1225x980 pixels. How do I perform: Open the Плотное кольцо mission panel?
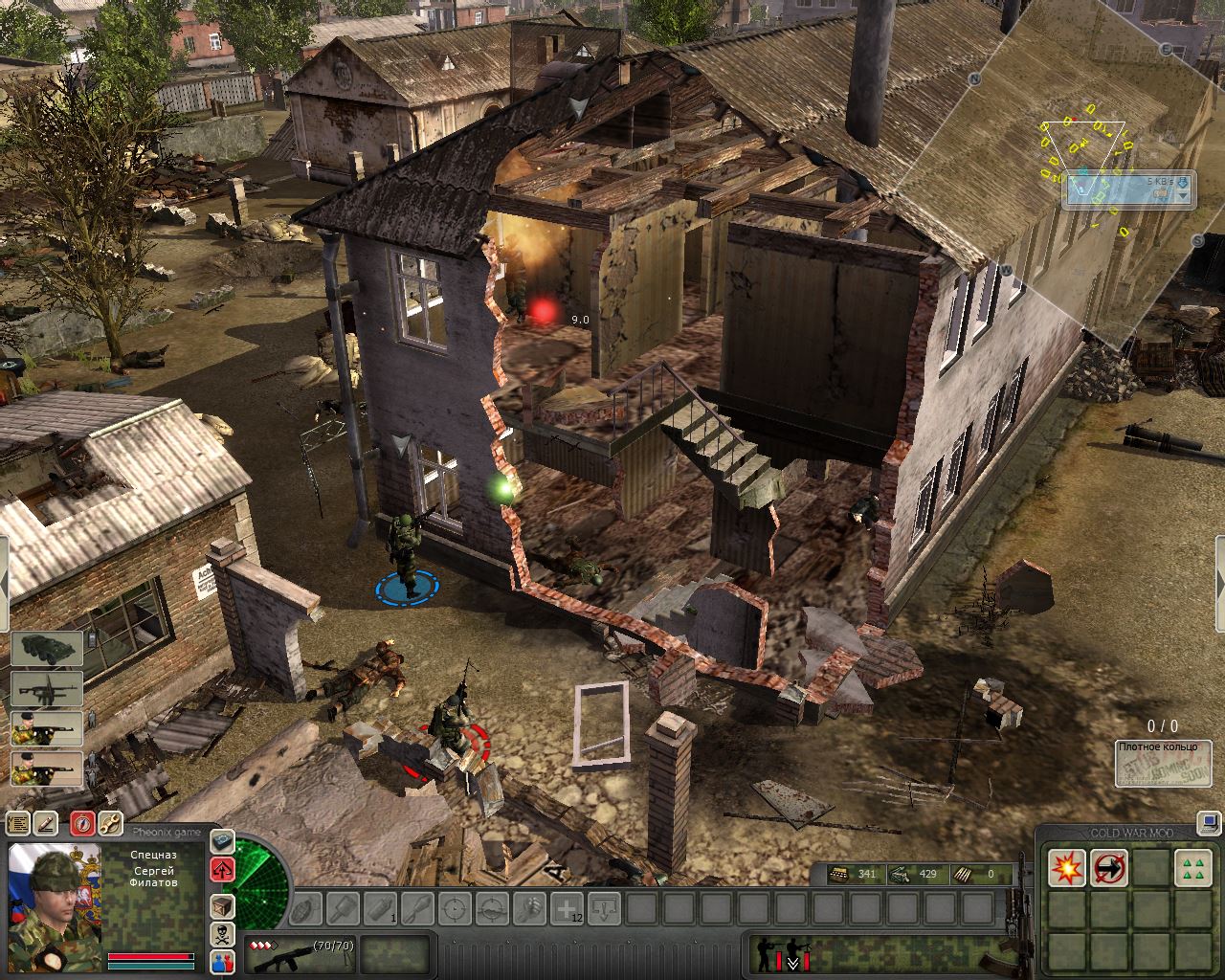(x=1163, y=764)
